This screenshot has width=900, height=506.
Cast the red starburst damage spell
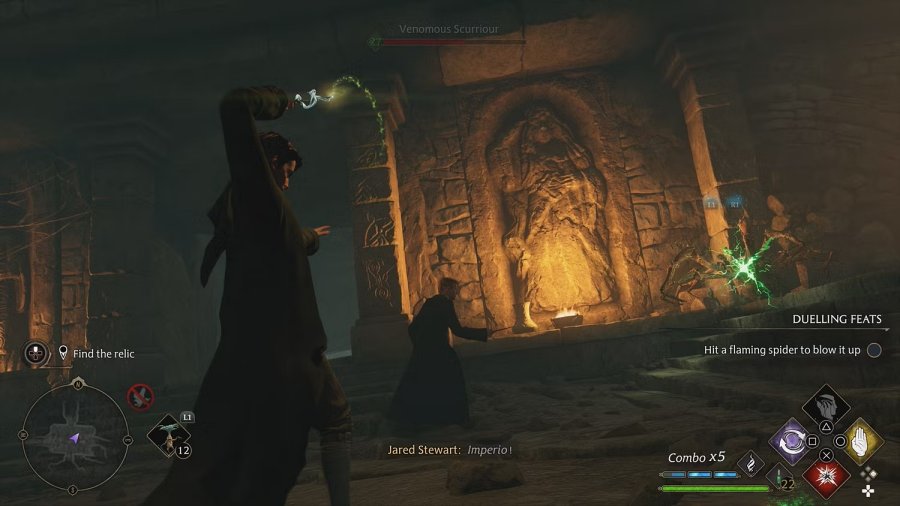[x=827, y=474]
